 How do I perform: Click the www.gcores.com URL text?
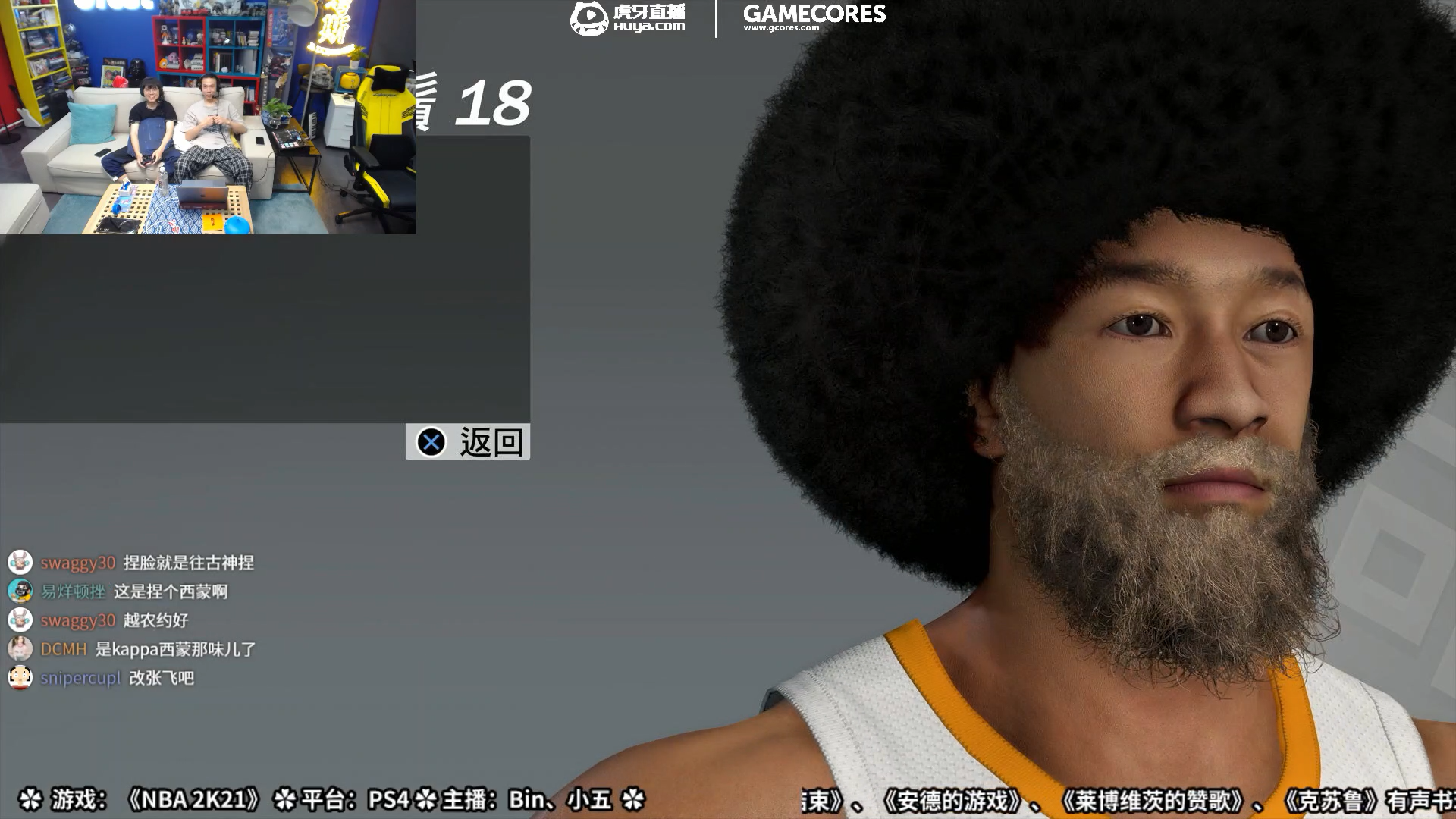(782, 26)
